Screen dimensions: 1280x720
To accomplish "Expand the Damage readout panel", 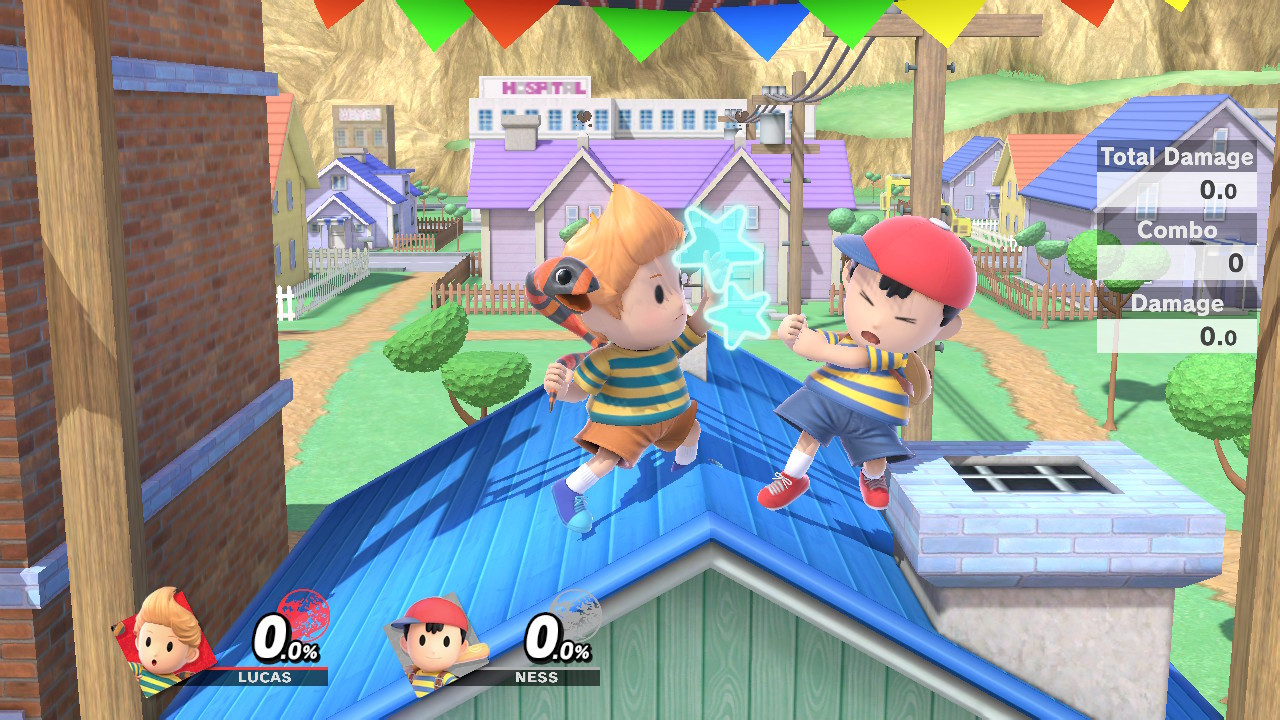I will point(1176,304).
